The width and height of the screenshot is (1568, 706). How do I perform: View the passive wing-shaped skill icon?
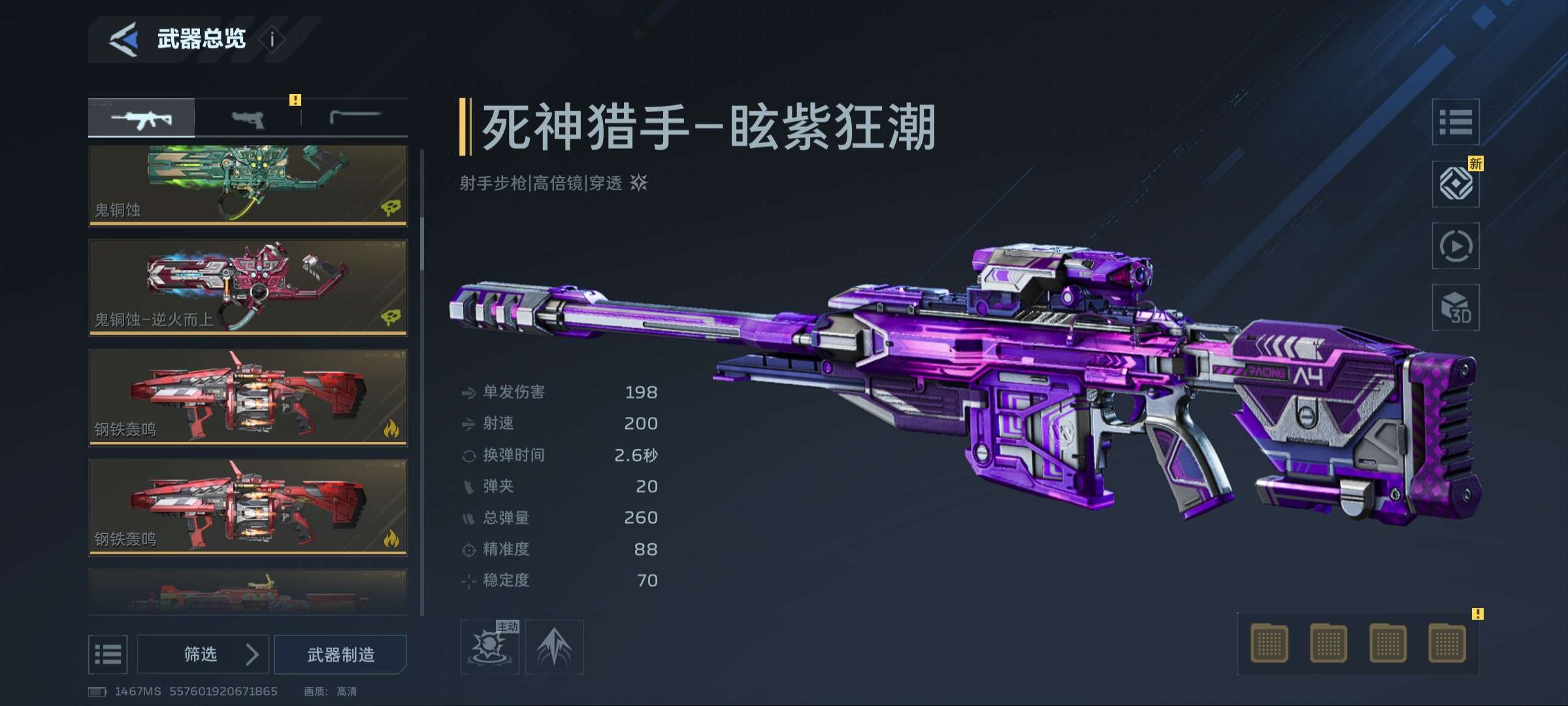coord(554,647)
